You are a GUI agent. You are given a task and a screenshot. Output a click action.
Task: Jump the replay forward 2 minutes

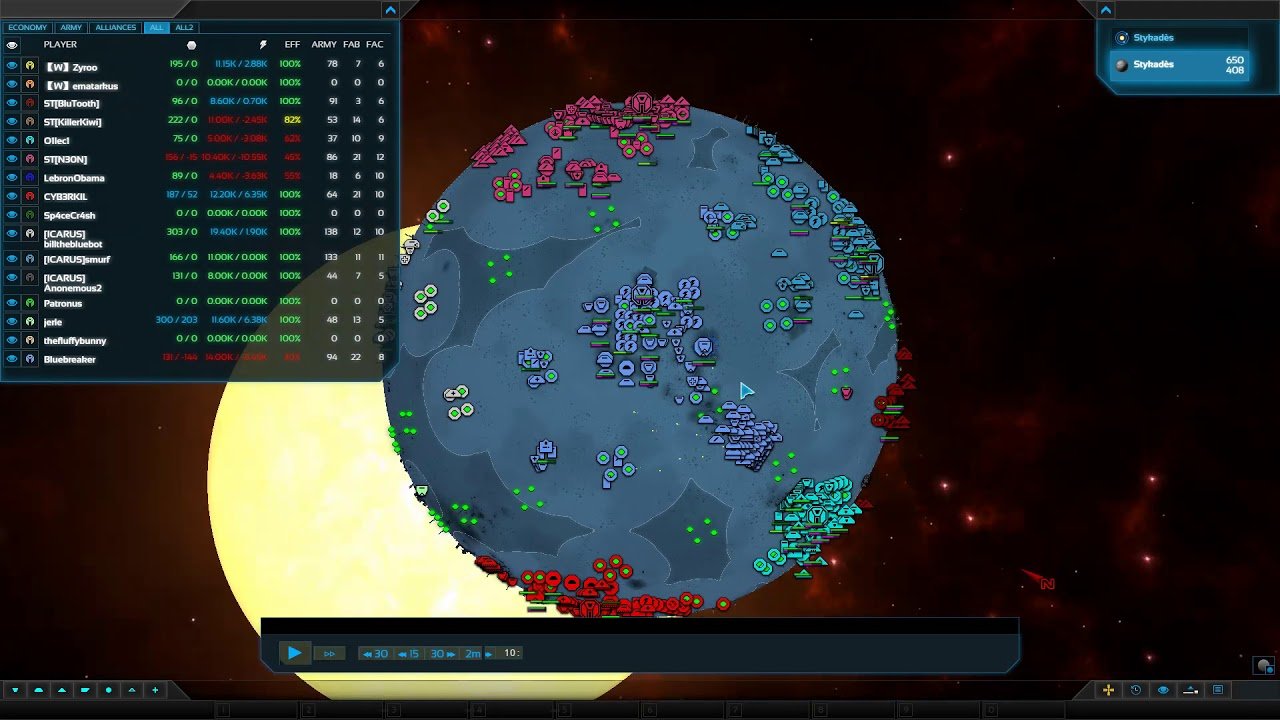coord(477,653)
